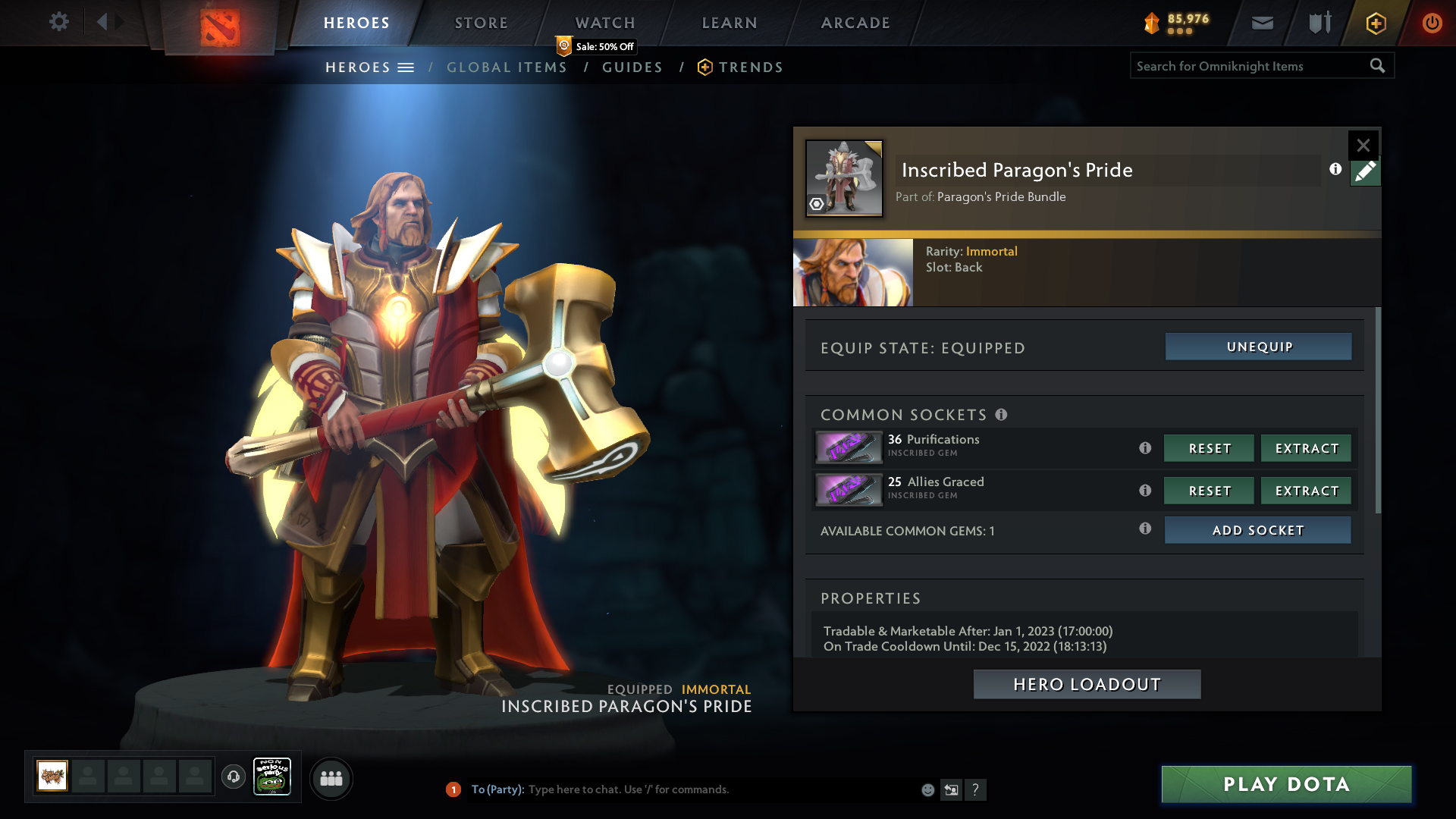Open the mail envelope inbox
The image size is (1456, 819).
(x=1262, y=23)
